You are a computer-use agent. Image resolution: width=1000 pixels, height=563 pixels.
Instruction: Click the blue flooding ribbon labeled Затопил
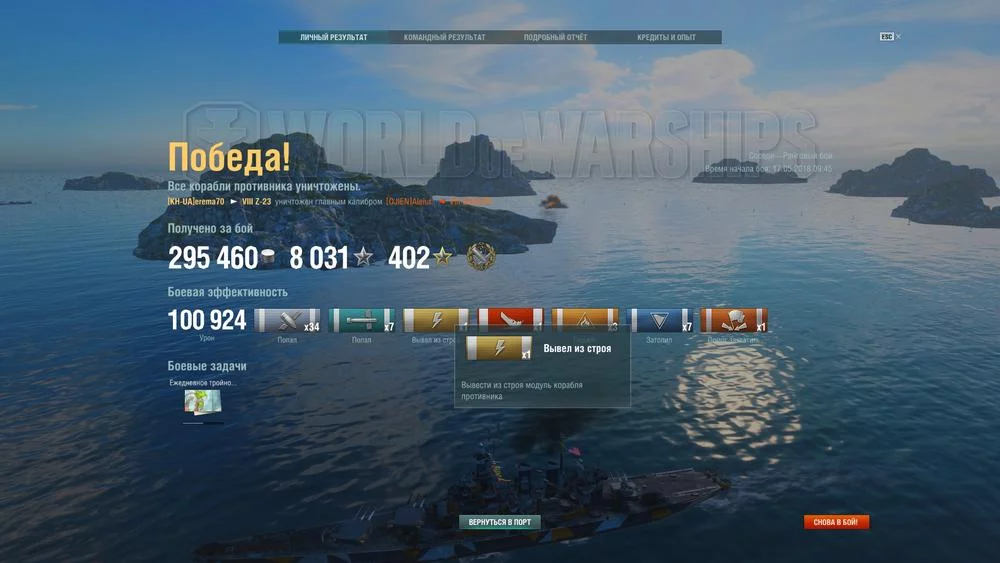(661, 320)
